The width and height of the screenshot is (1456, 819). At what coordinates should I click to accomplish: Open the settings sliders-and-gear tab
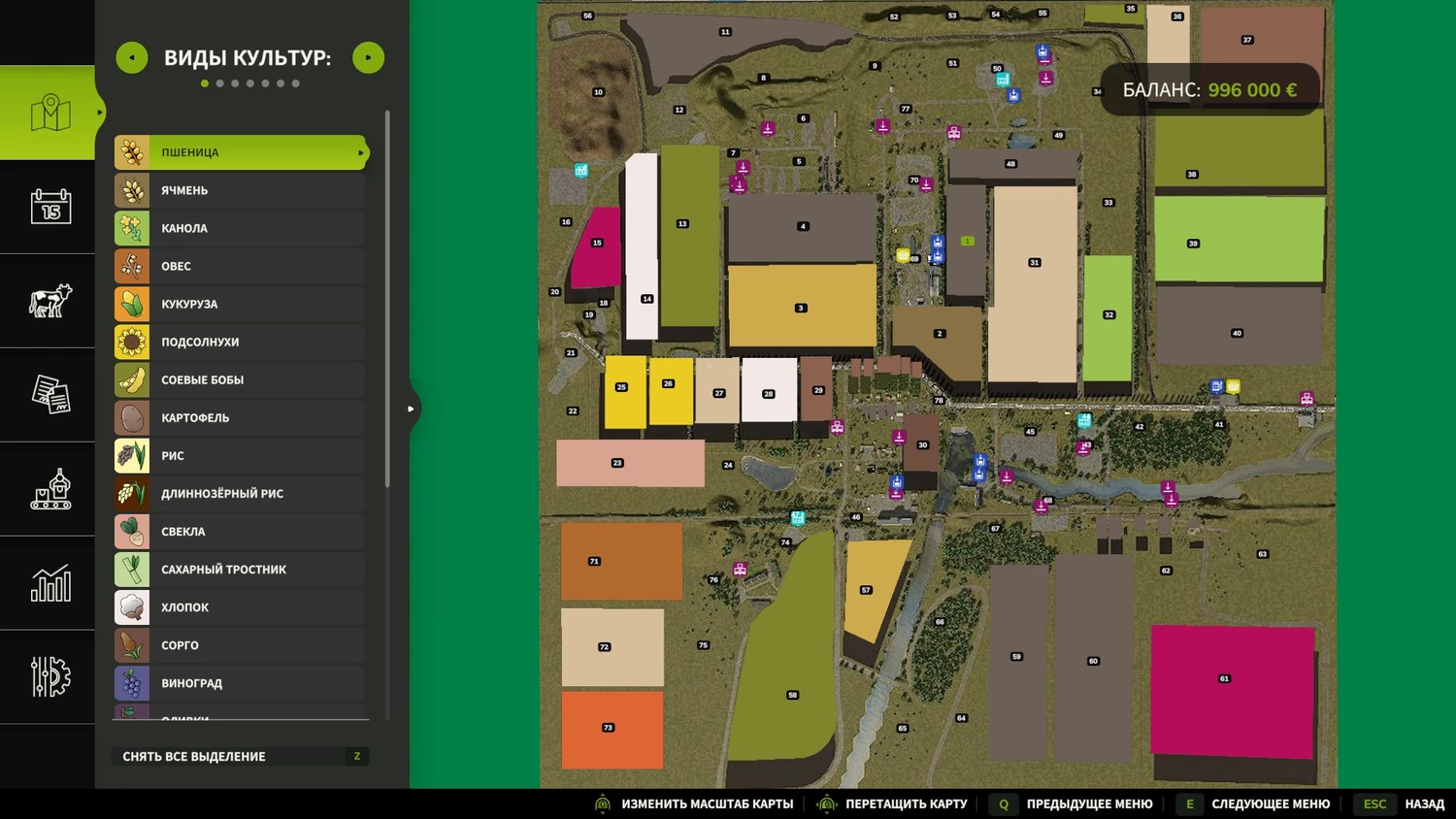point(50,676)
